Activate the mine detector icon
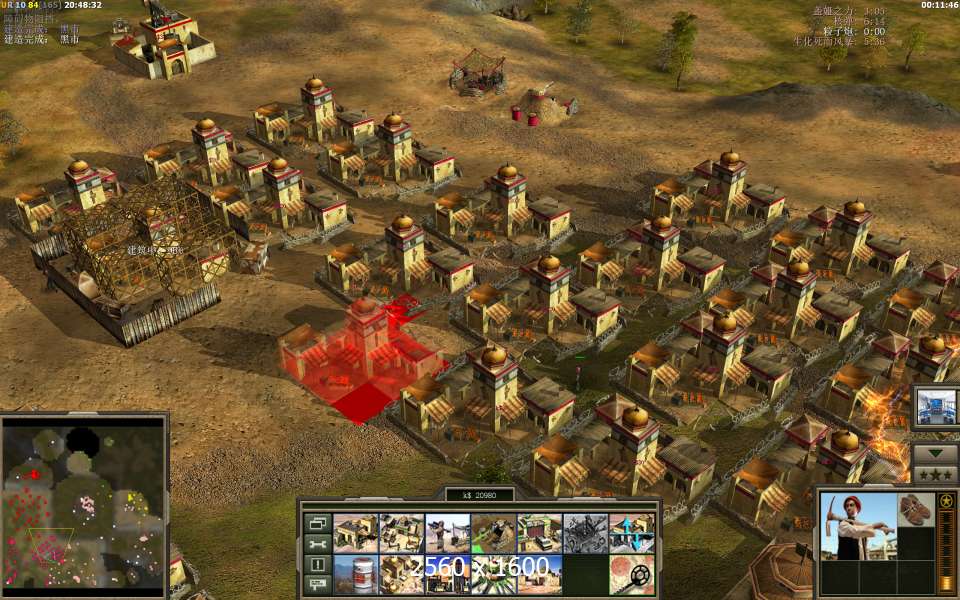Viewport: 960px width, 600px height. (631, 574)
